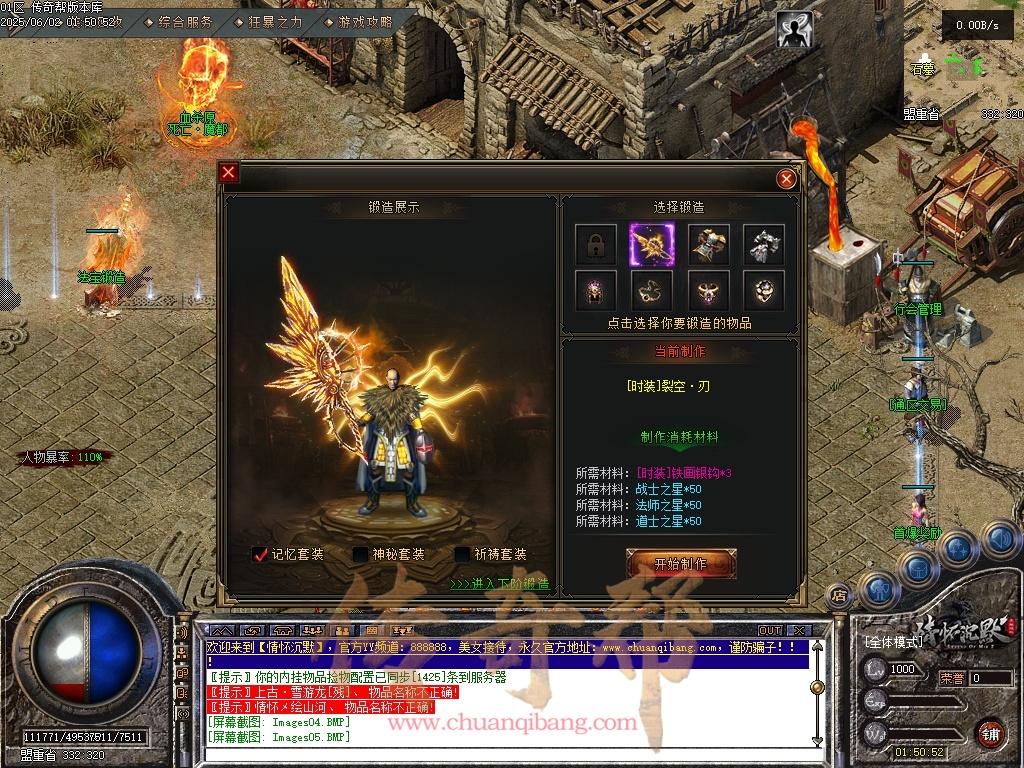Click the red 铺 stall button
This screenshot has width=1024, height=768.
(x=991, y=733)
